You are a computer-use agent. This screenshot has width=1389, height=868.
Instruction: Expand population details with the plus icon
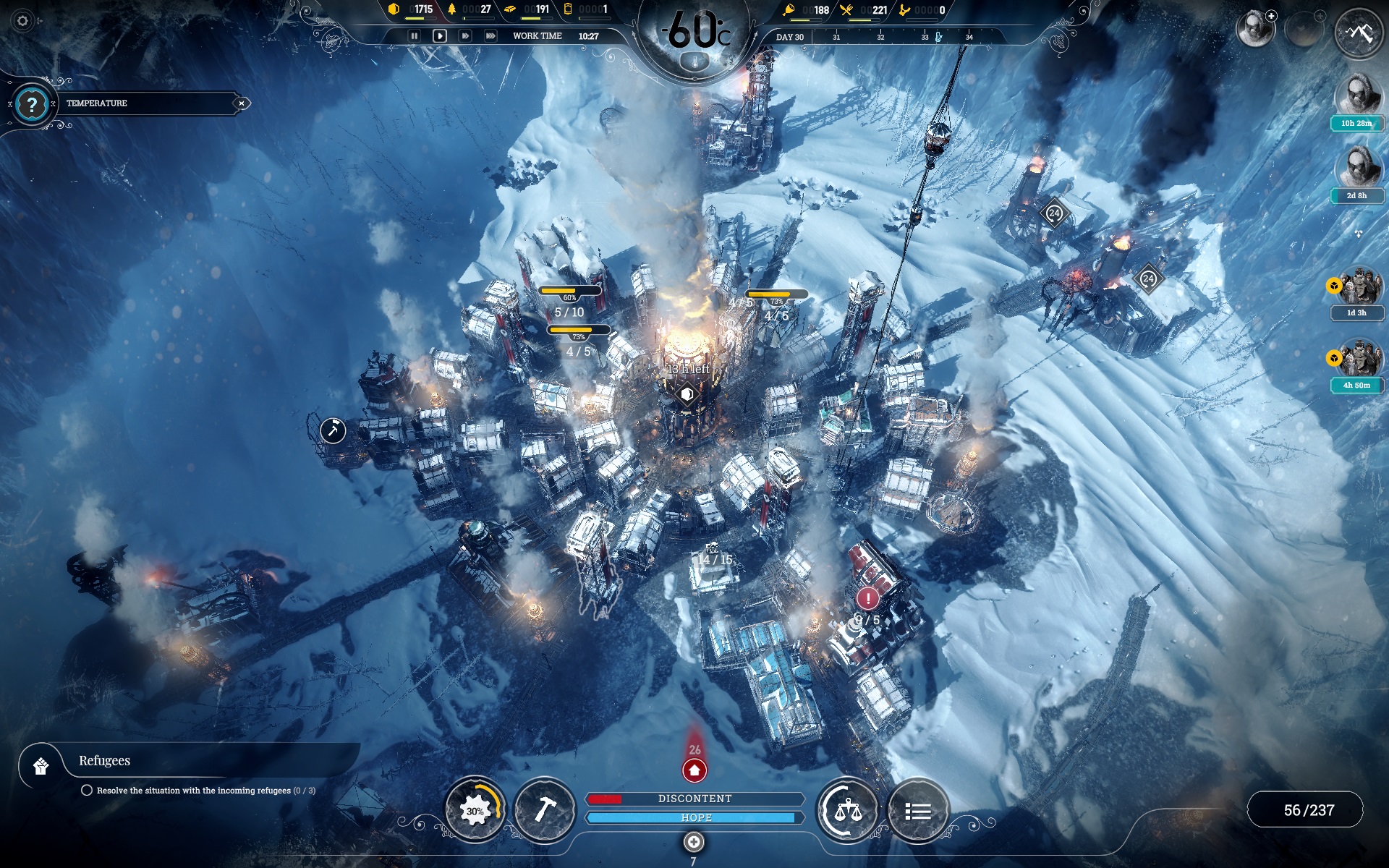(1271, 16)
